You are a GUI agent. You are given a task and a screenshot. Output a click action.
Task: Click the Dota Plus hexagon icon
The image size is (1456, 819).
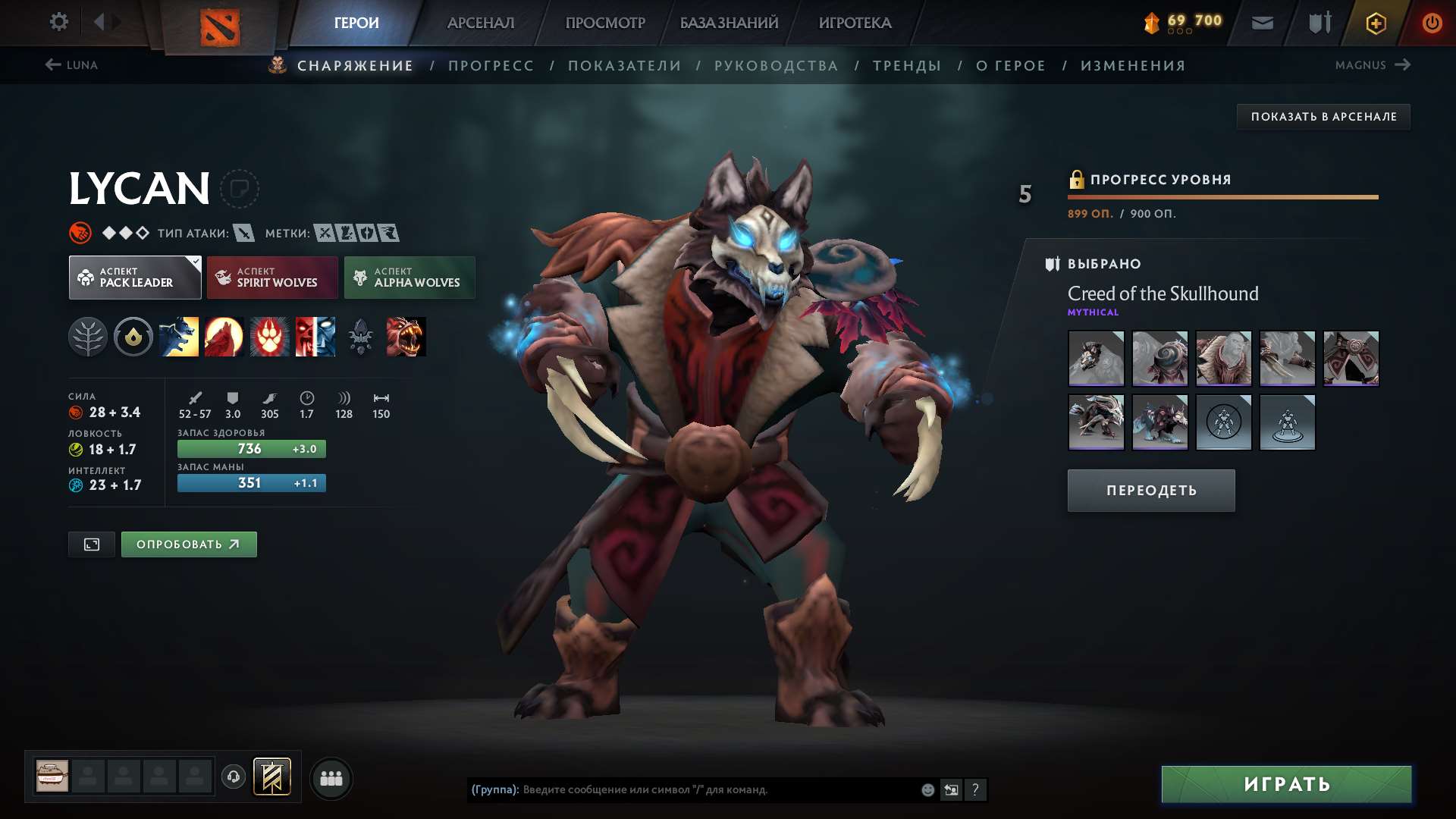tap(1375, 22)
